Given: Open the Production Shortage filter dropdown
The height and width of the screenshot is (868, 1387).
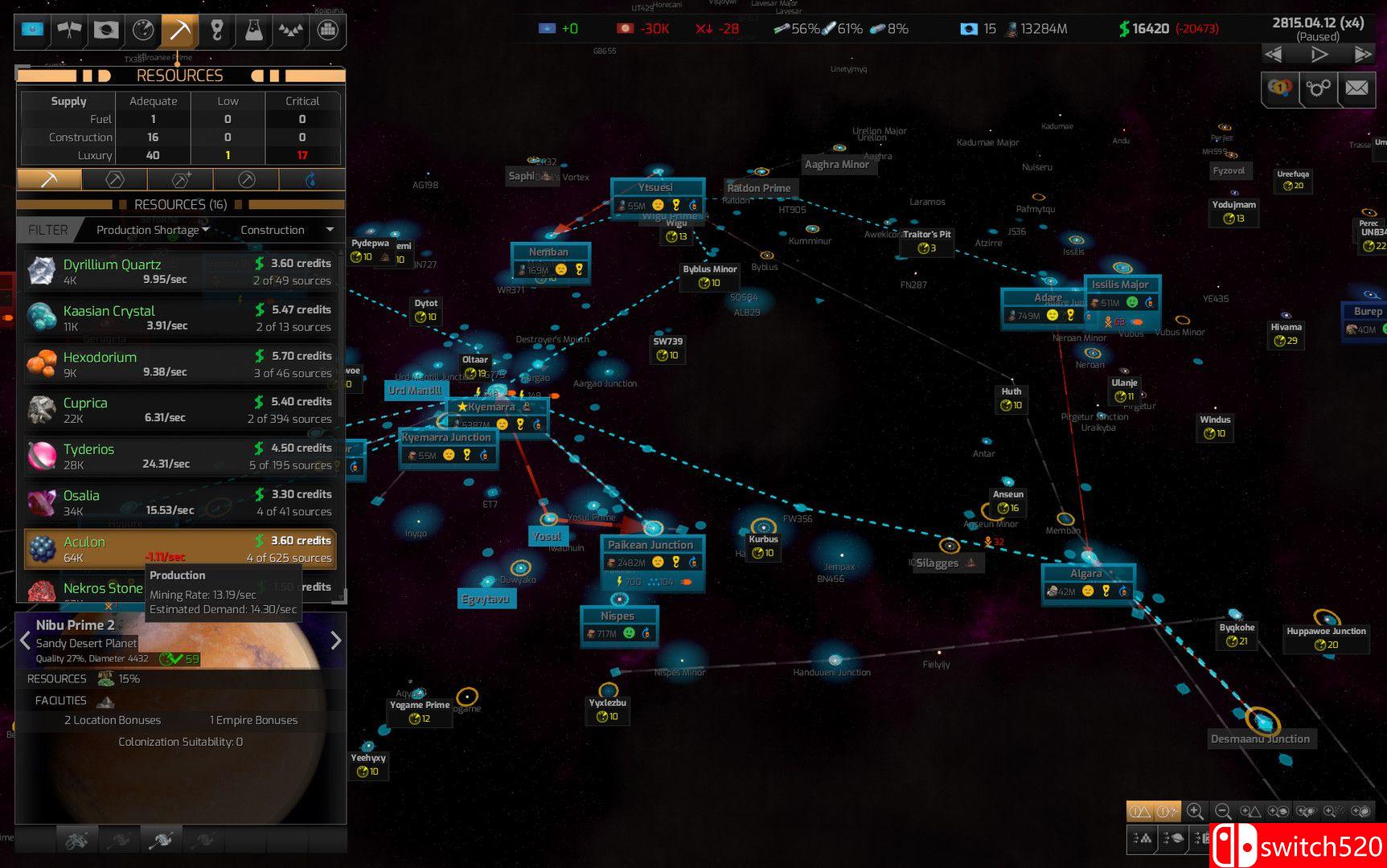Looking at the screenshot, I should 153,230.
